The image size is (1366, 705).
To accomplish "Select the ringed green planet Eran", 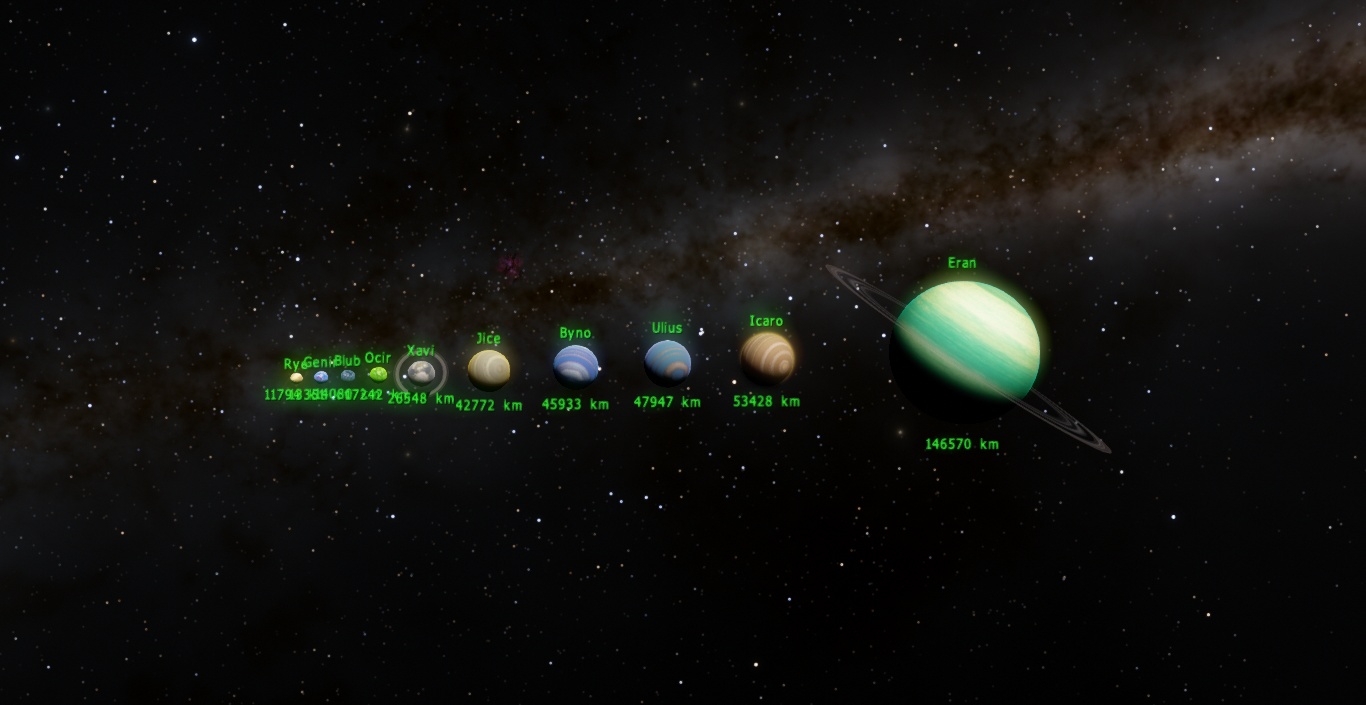I will (967, 340).
